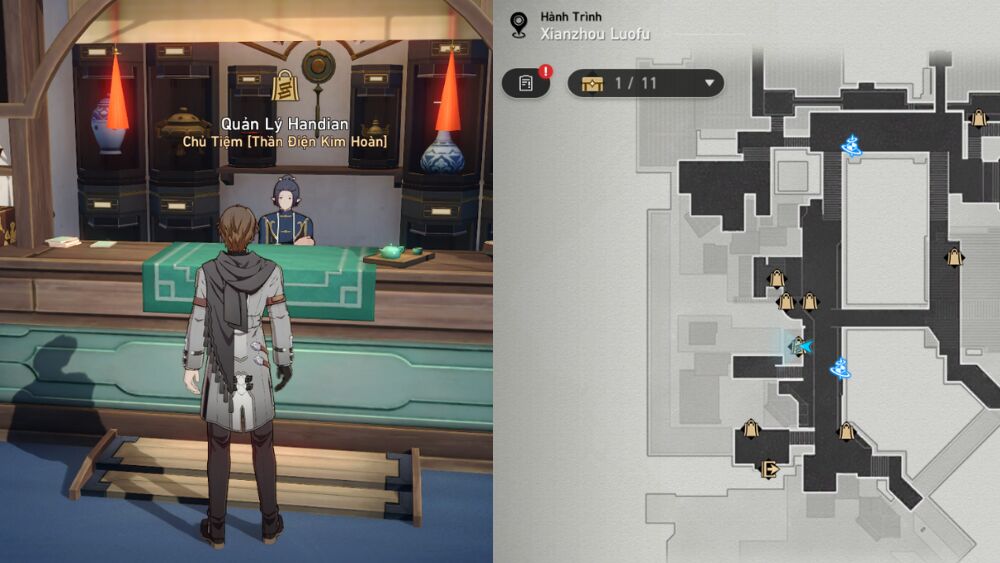Select the shop marker just above the exit door marker
The height and width of the screenshot is (563, 1000).
tap(751, 430)
